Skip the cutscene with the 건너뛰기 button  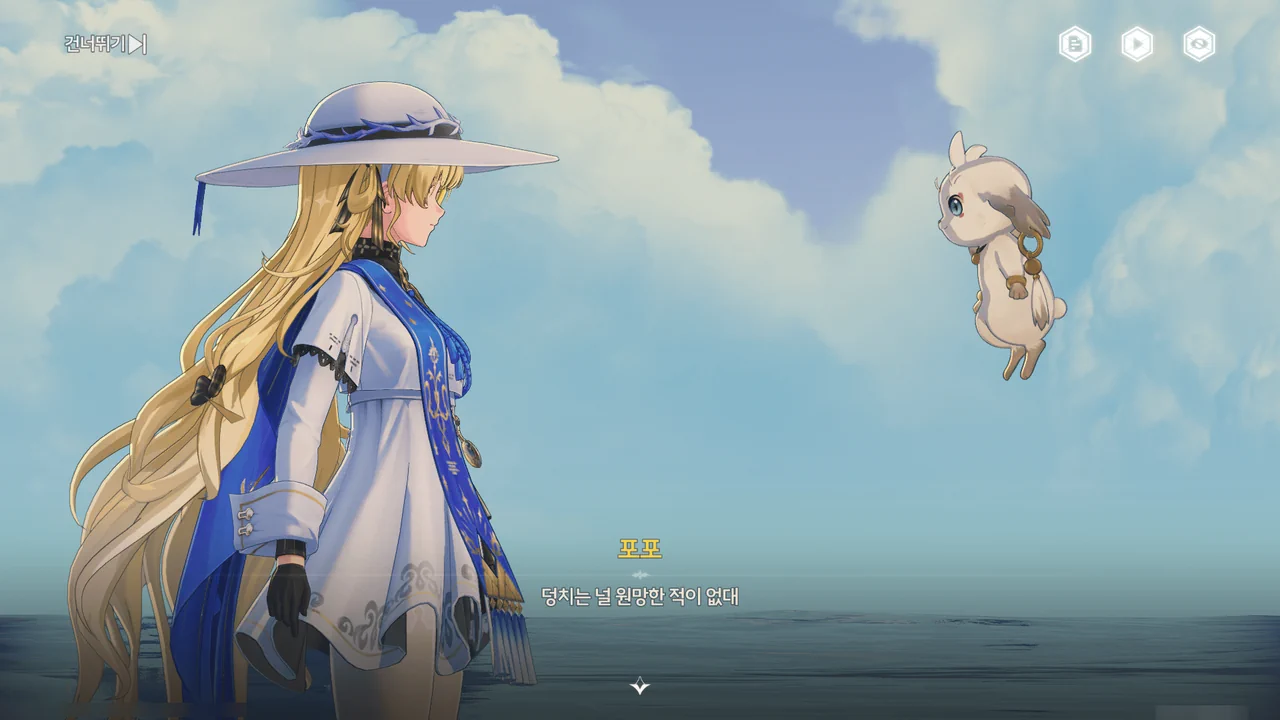106,44
